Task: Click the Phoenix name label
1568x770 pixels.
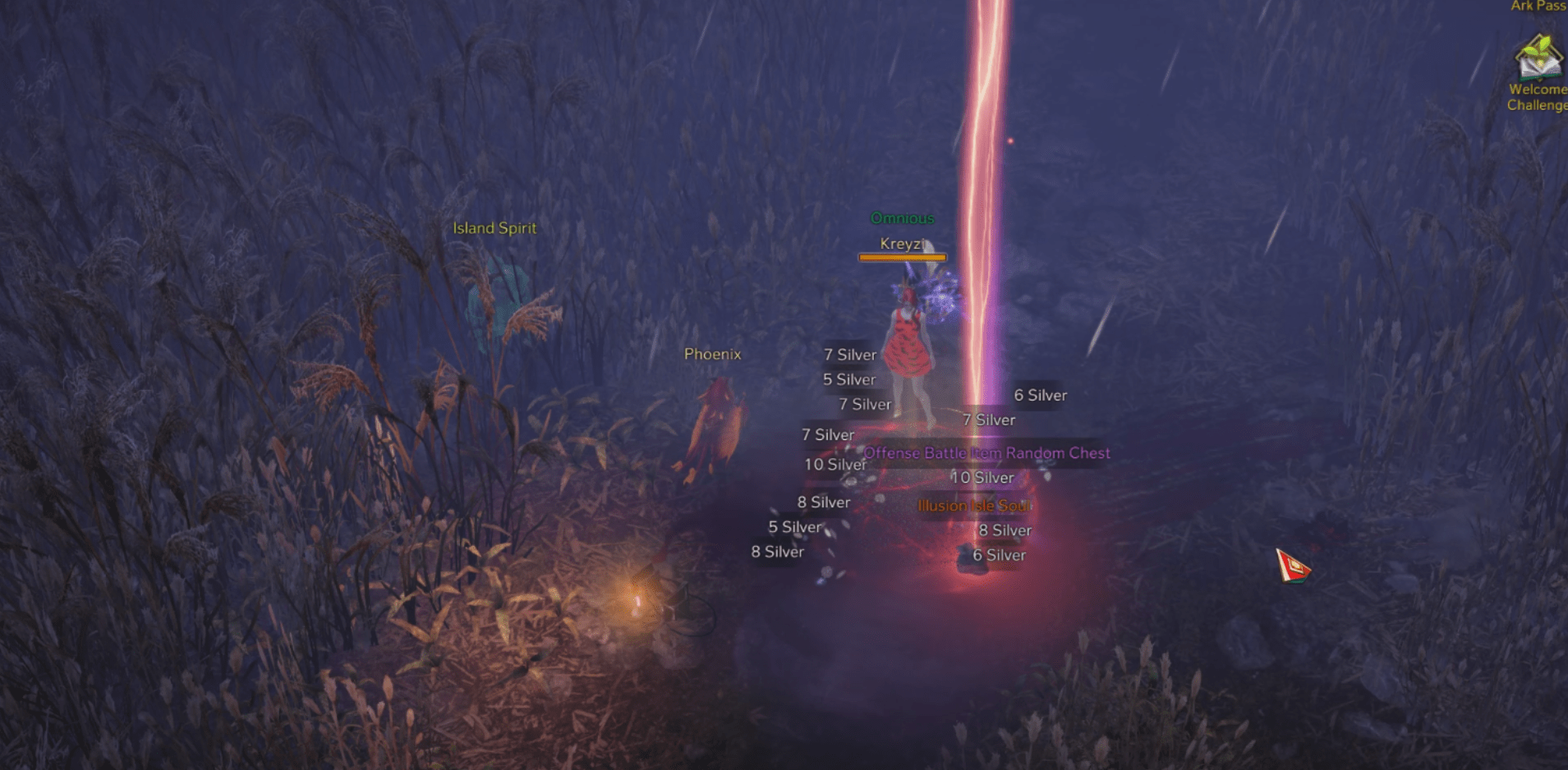Action: click(x=711, y=354)
